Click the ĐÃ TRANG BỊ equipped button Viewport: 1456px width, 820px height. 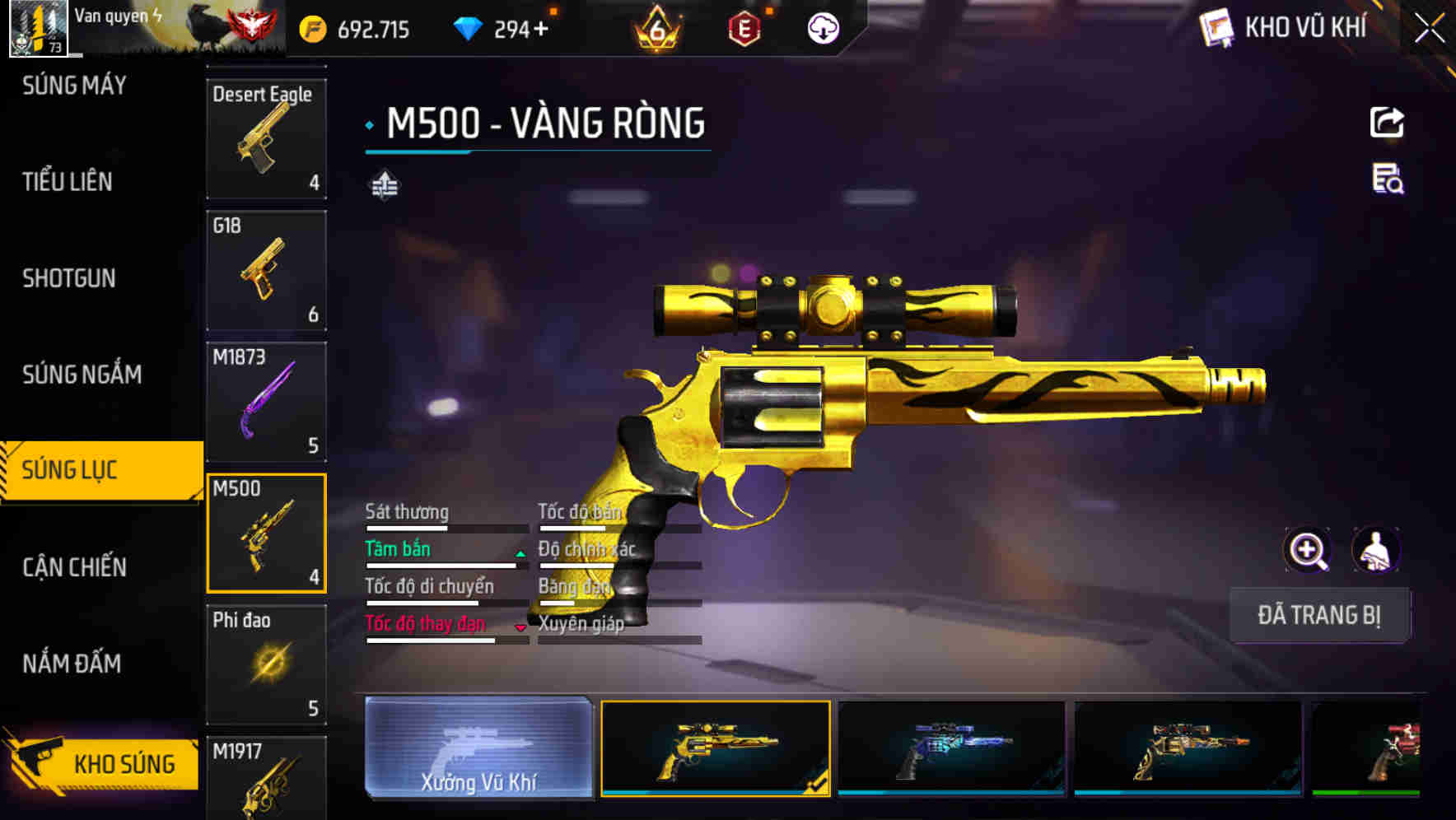[1319, 615]
